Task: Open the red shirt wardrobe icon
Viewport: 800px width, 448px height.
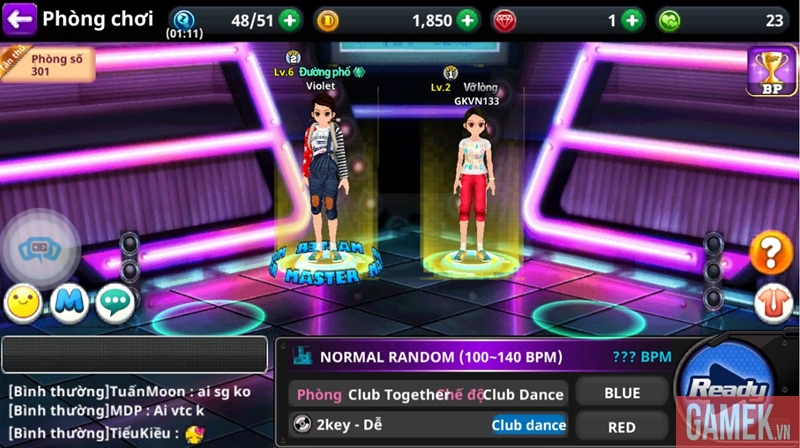Action: [770, 300]
